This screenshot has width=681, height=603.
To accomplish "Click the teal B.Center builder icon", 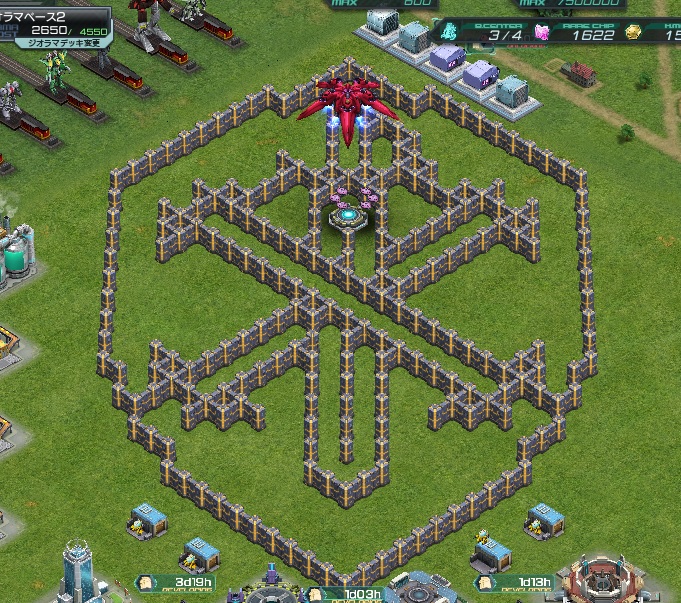I will click(450, 33).
